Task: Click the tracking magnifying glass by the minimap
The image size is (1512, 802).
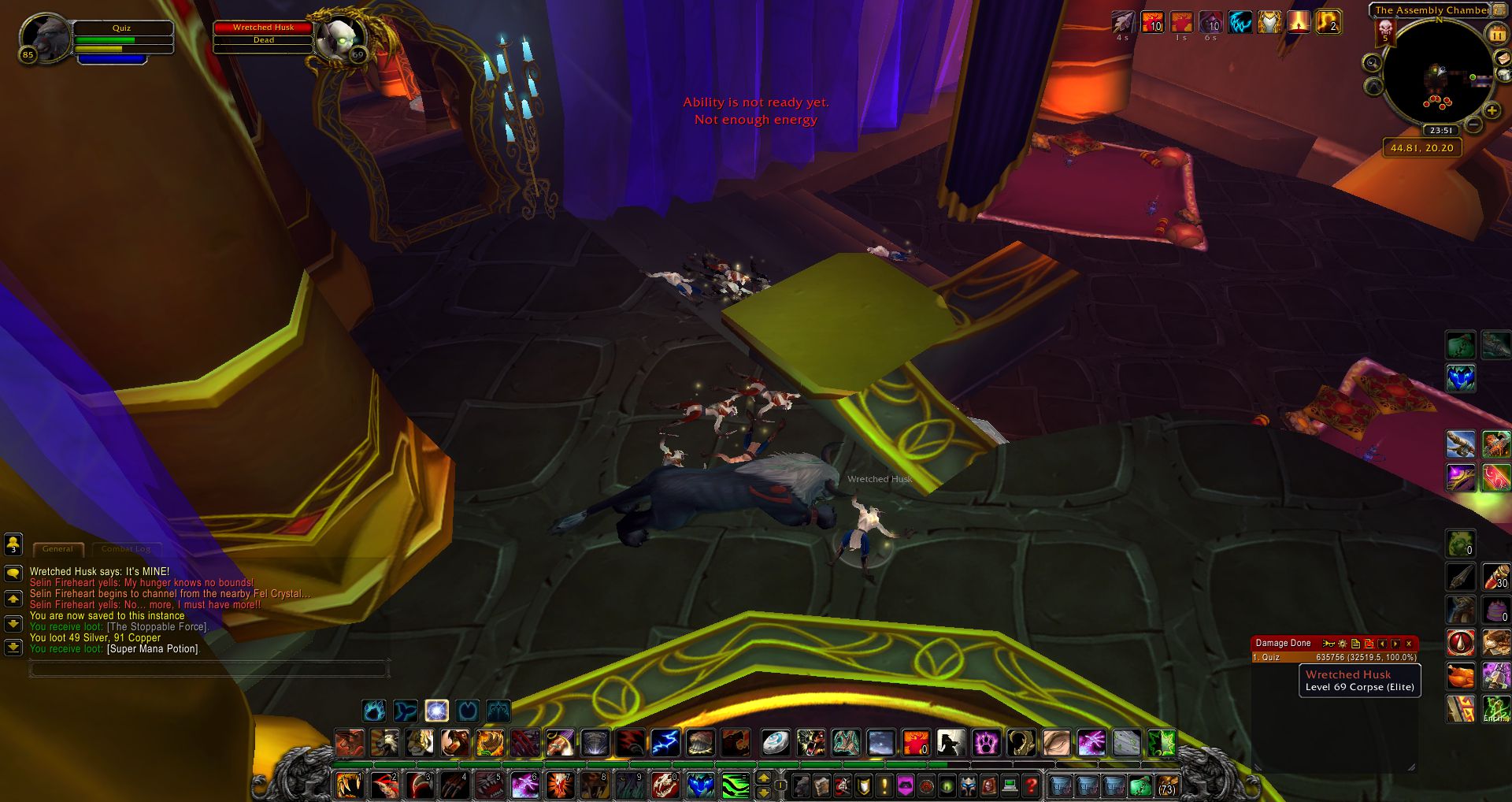Action: click(1374, 61)
